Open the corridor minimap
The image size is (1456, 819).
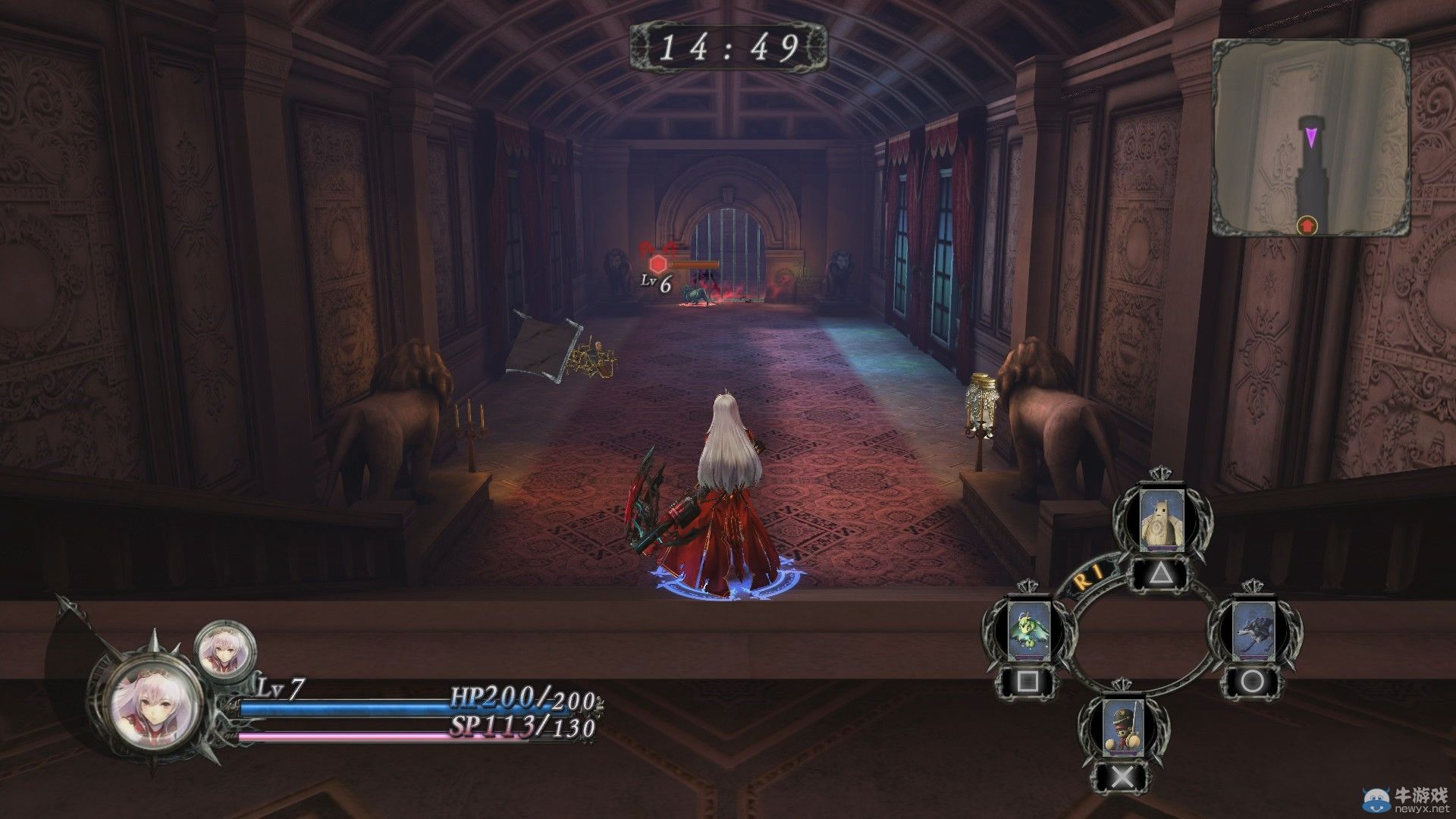tap(1310, 137)
